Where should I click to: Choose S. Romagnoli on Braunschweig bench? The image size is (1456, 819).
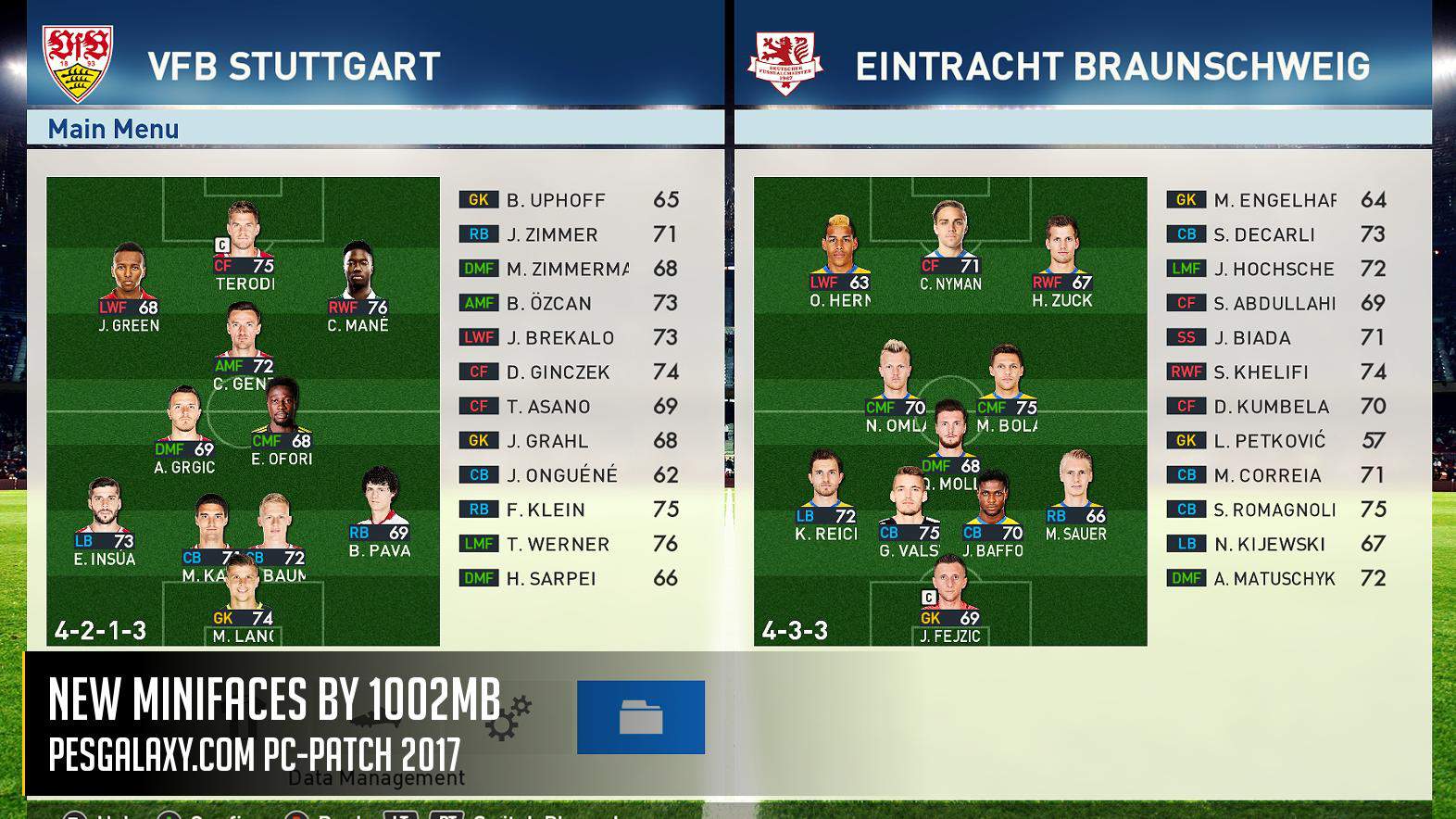pos(1276,510)
